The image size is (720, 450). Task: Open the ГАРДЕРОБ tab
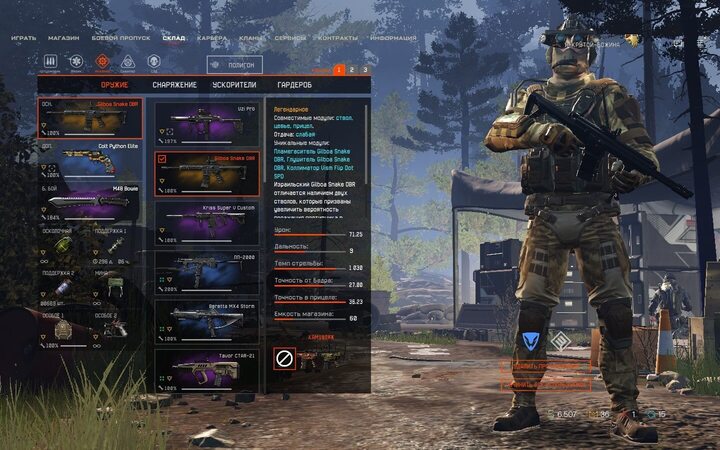294,85
